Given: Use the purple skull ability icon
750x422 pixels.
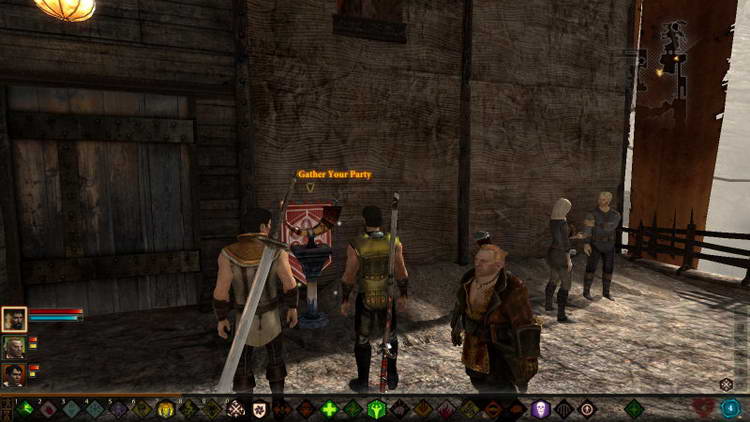Looking at the screenshot, I should pyautogui.click(x=540, y=408).
